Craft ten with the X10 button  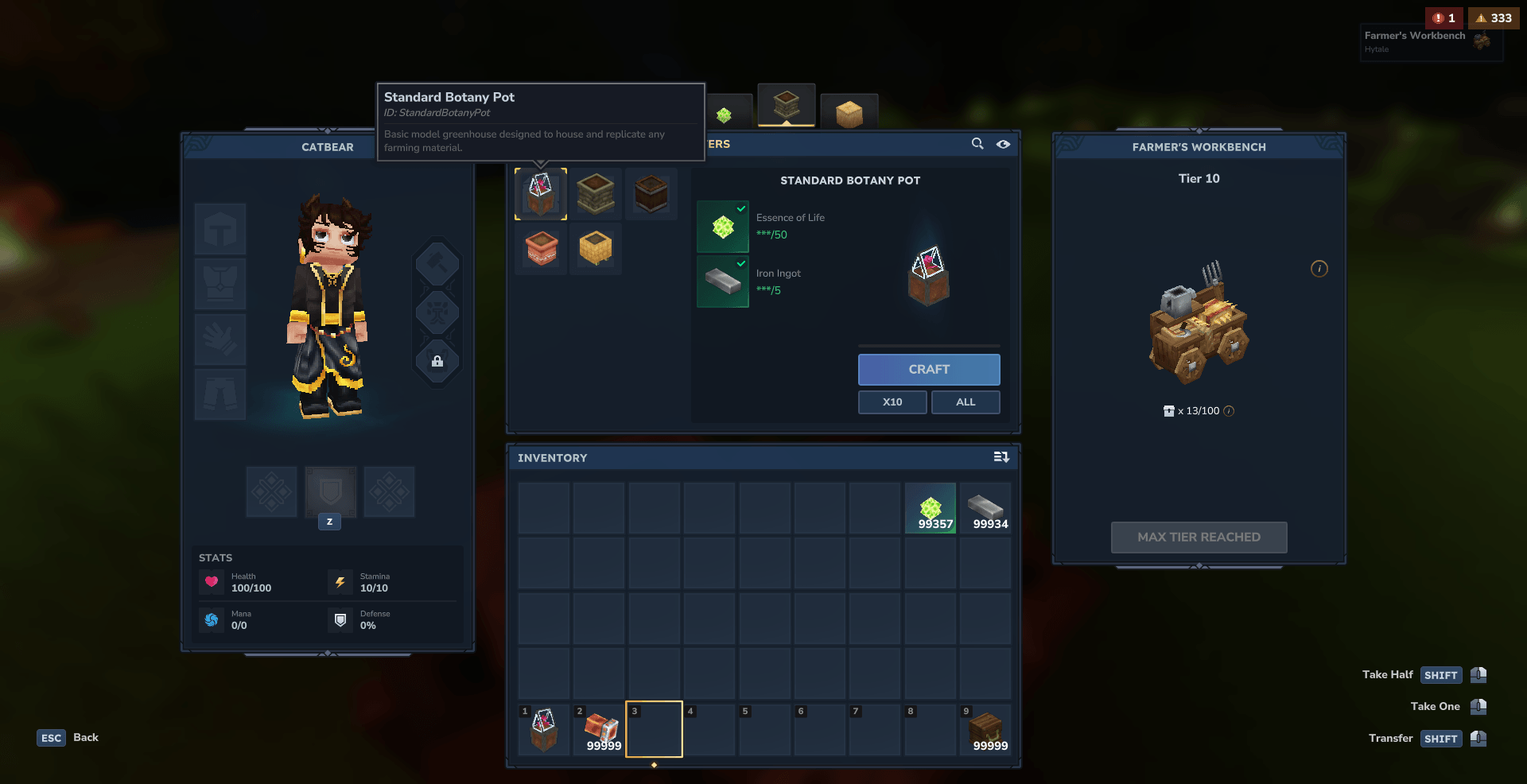[x=892, y=402]
